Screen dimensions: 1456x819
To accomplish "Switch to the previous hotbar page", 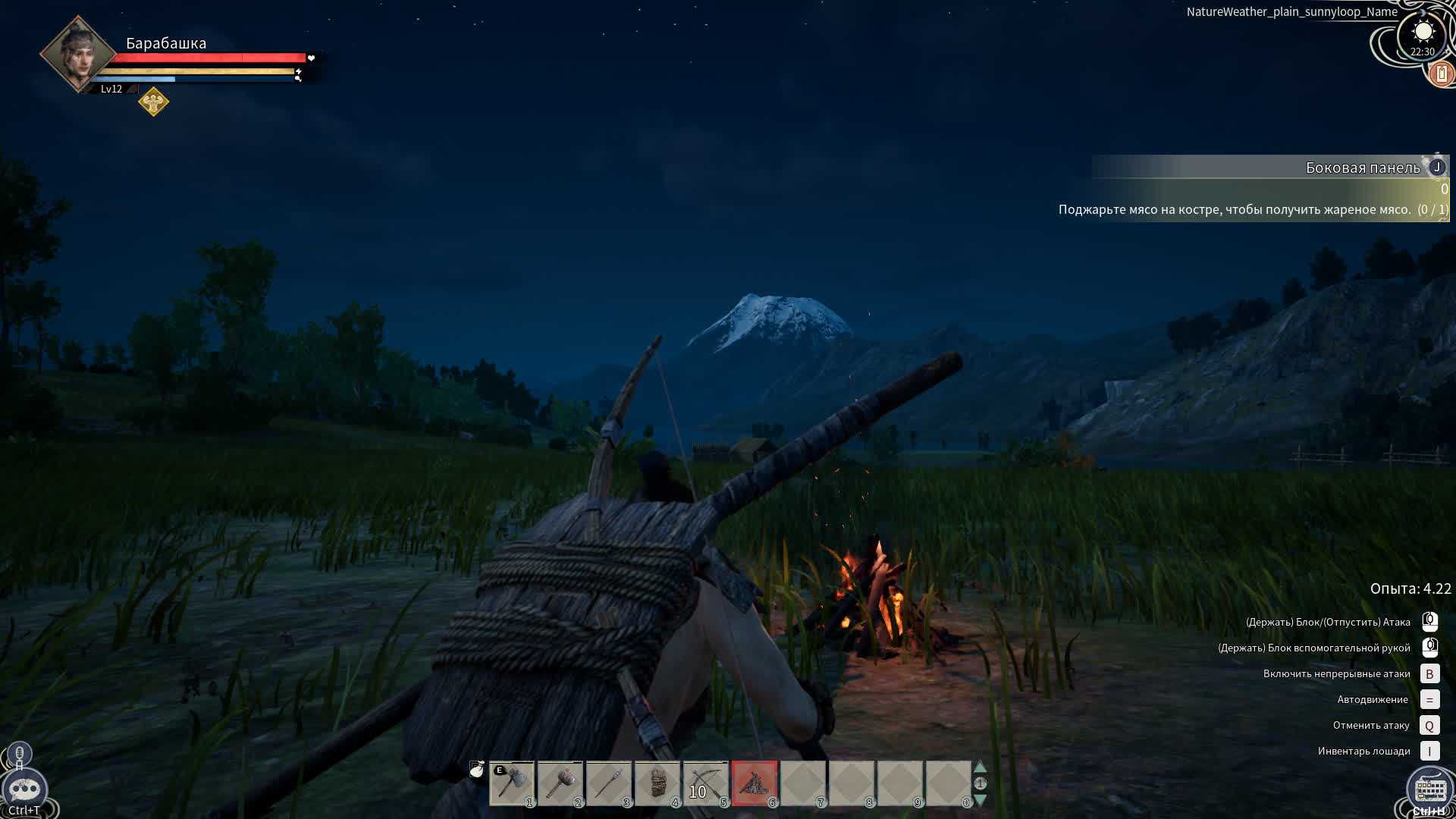I will click(x=980, y=767).
